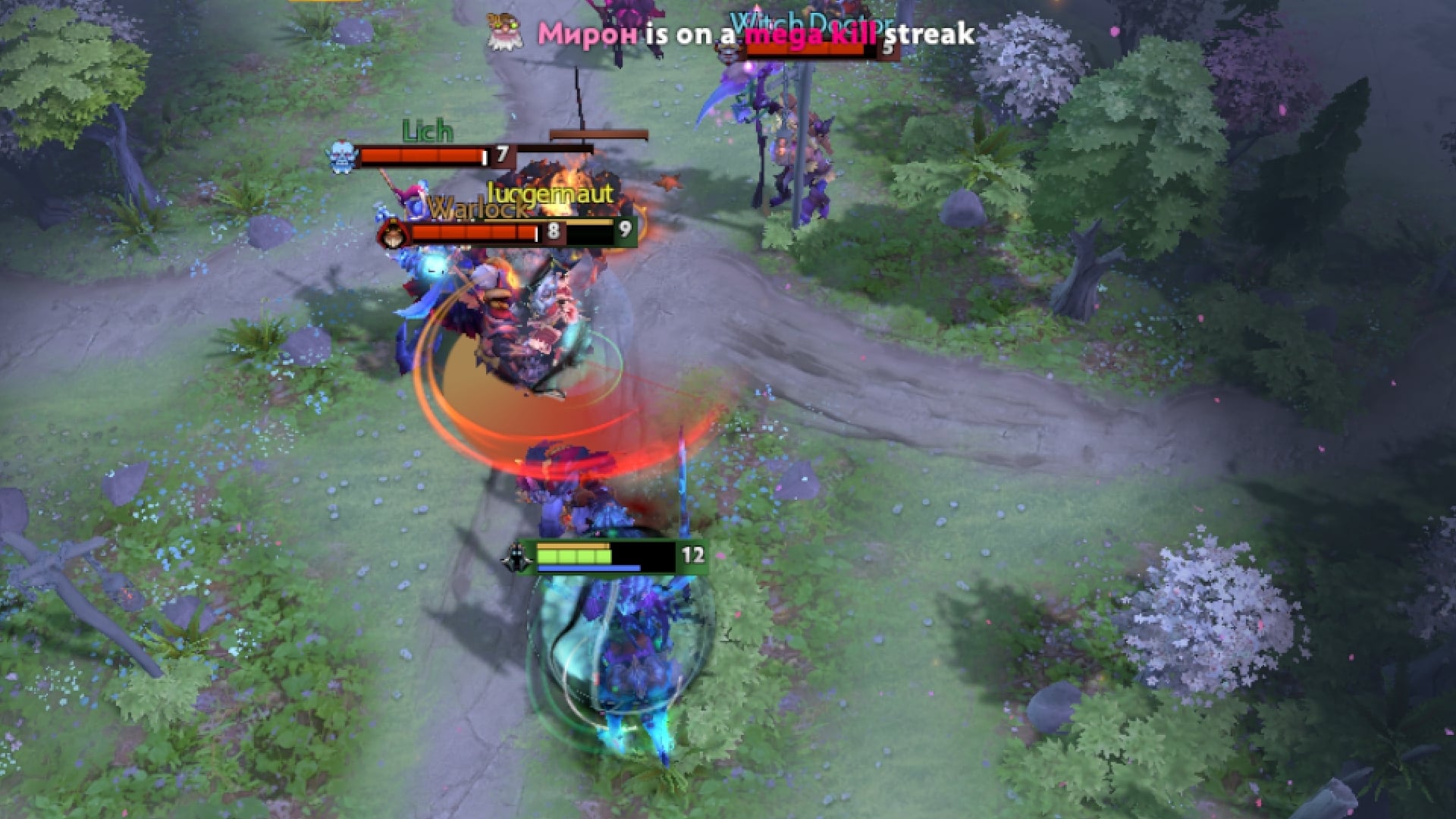This screenshot has height=819, width=1456.
Task: Click the Lich name label
Action: [427, 132]
